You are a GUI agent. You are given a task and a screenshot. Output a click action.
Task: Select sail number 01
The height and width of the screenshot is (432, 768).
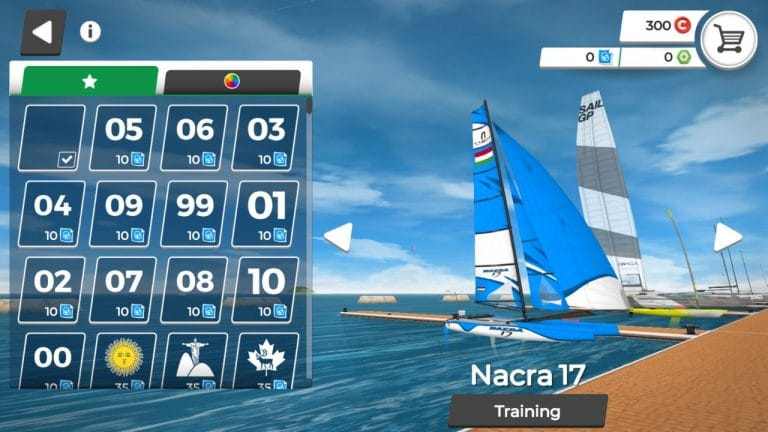266,214
